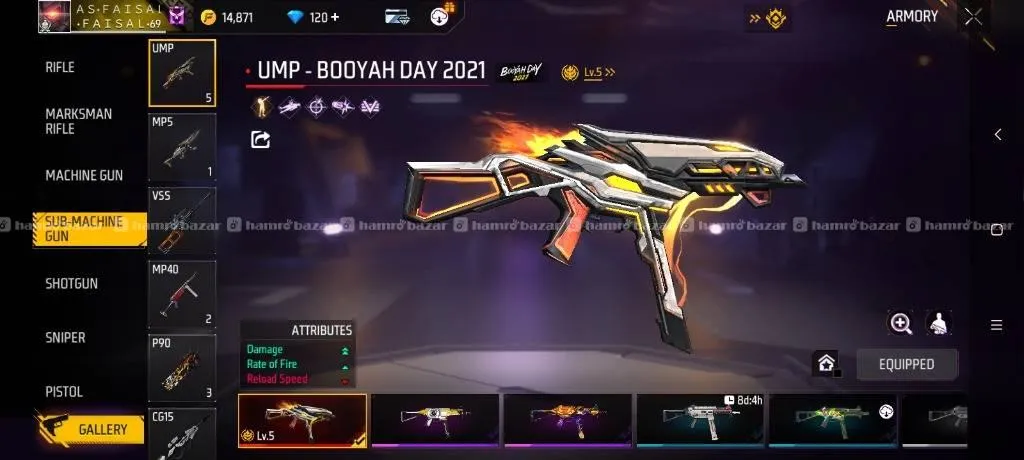Choose the VSS weapon slot
This screenshot has width=1024, height=460.
[x=182, y=221]
